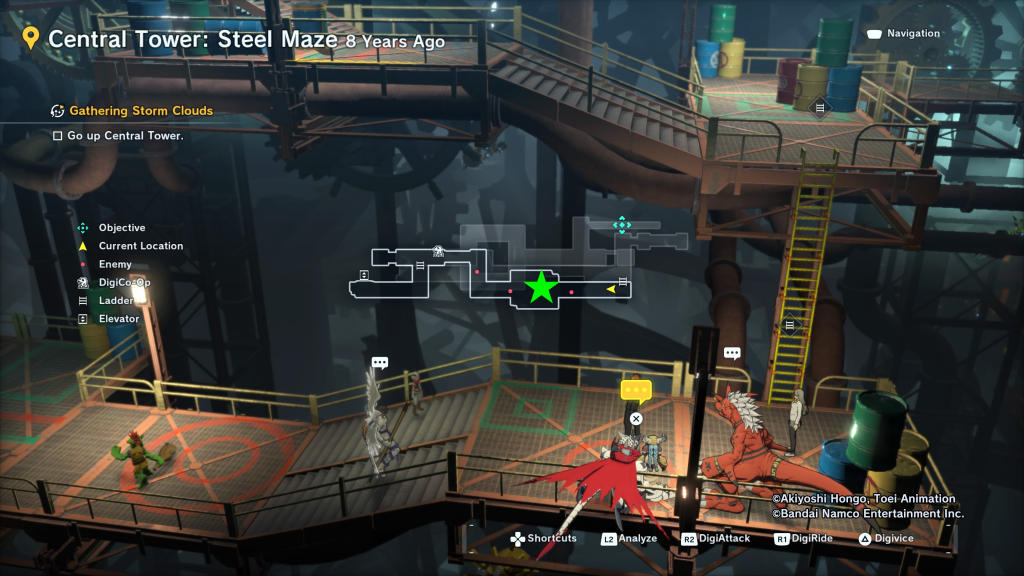The width and height of the screenshot is (1024, 576).
Task: Choose the Elevator legend entry
Action: point(120,319)
